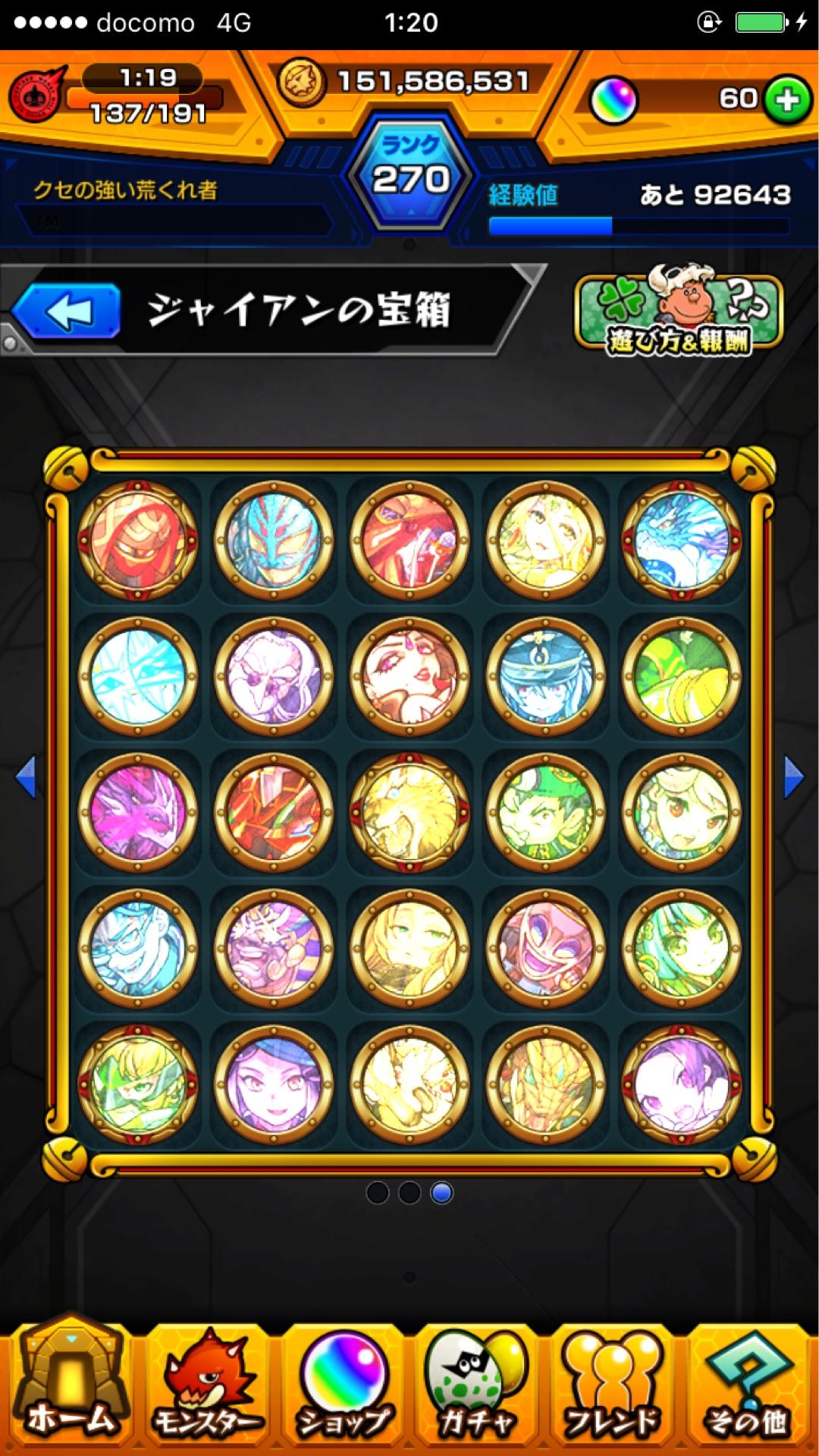Choose the magenta dragon medal
819x1456 pixels.
point(138,812)
